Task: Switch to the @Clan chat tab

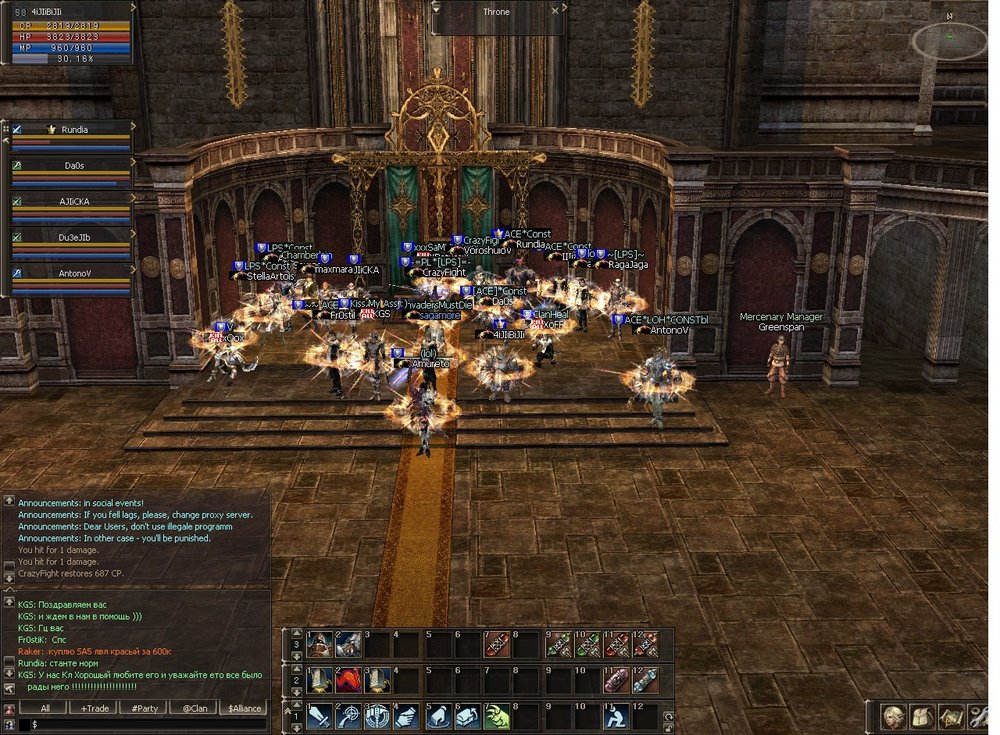Action: pyautogui.click(x=193, y=708)
